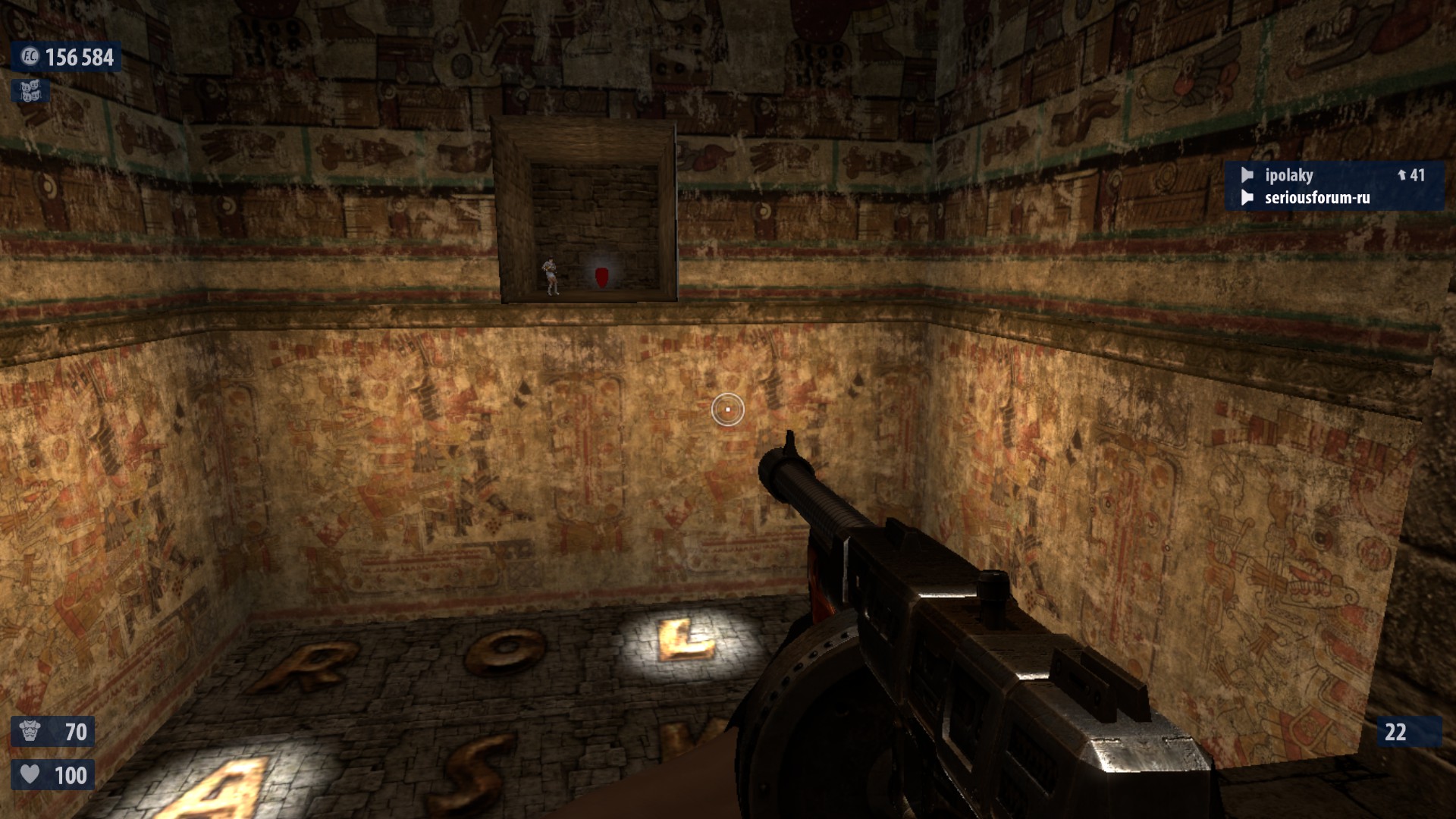Viewport: 1456px width, 819px height.
Task: Choose the seriousforum-ru player row
Action: pos(1316,198)
